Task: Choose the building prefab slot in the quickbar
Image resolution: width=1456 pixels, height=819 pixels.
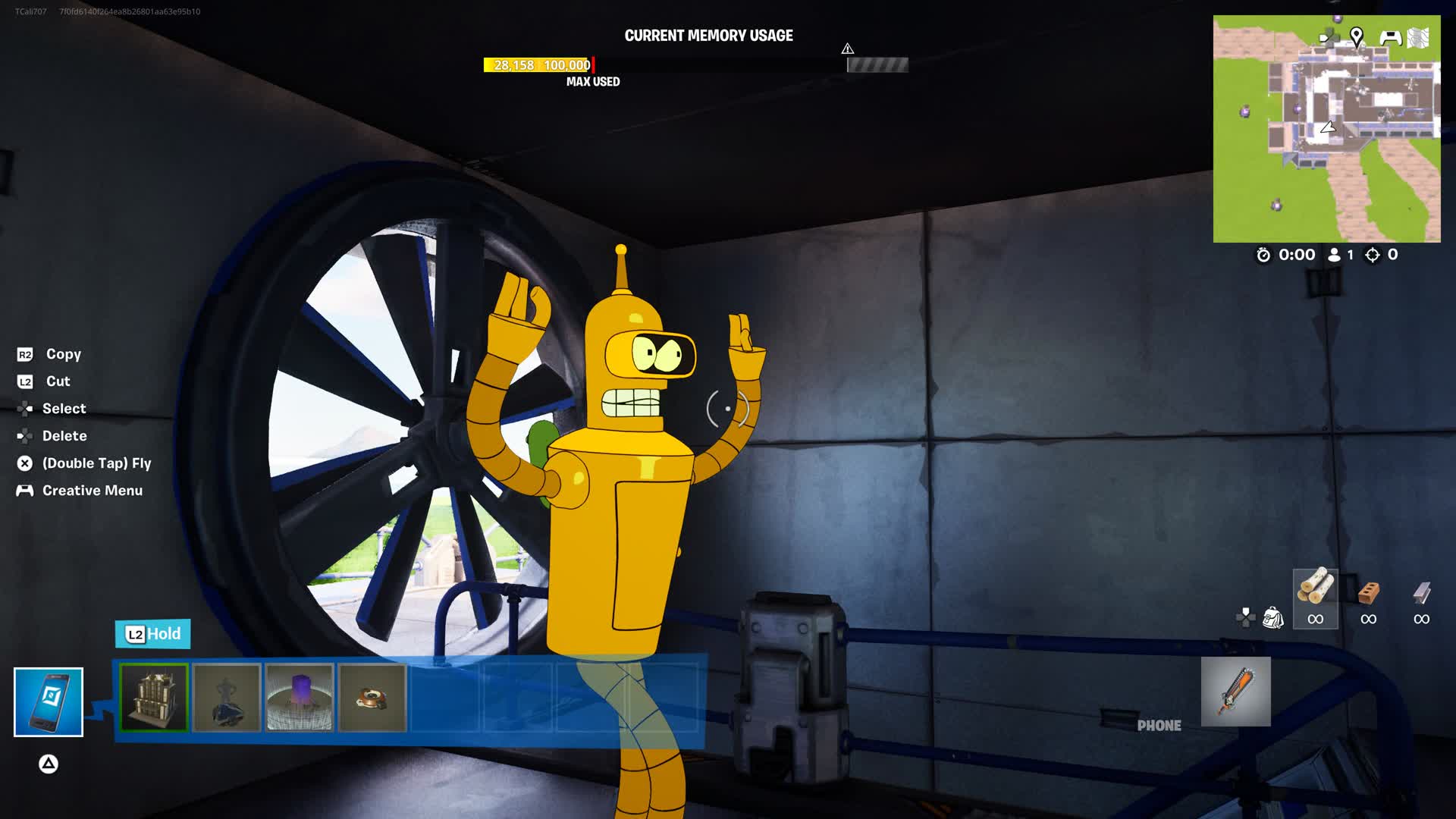Action: [x=154, y=698]
